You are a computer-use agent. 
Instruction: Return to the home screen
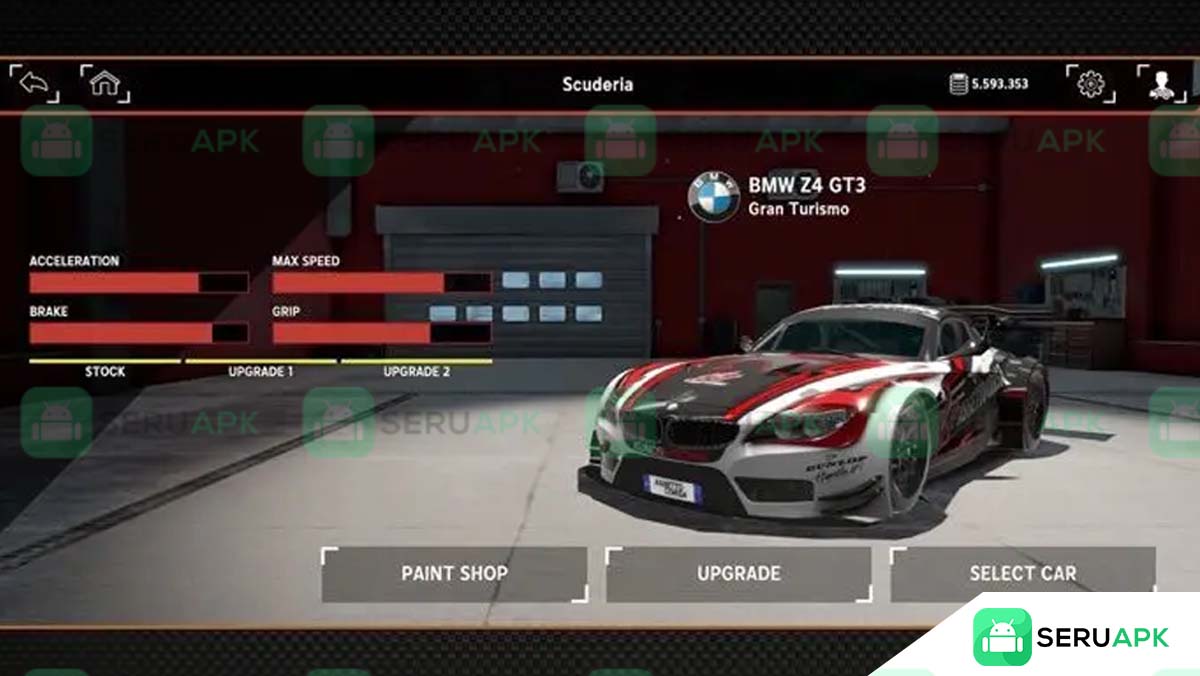click(104, 84)
